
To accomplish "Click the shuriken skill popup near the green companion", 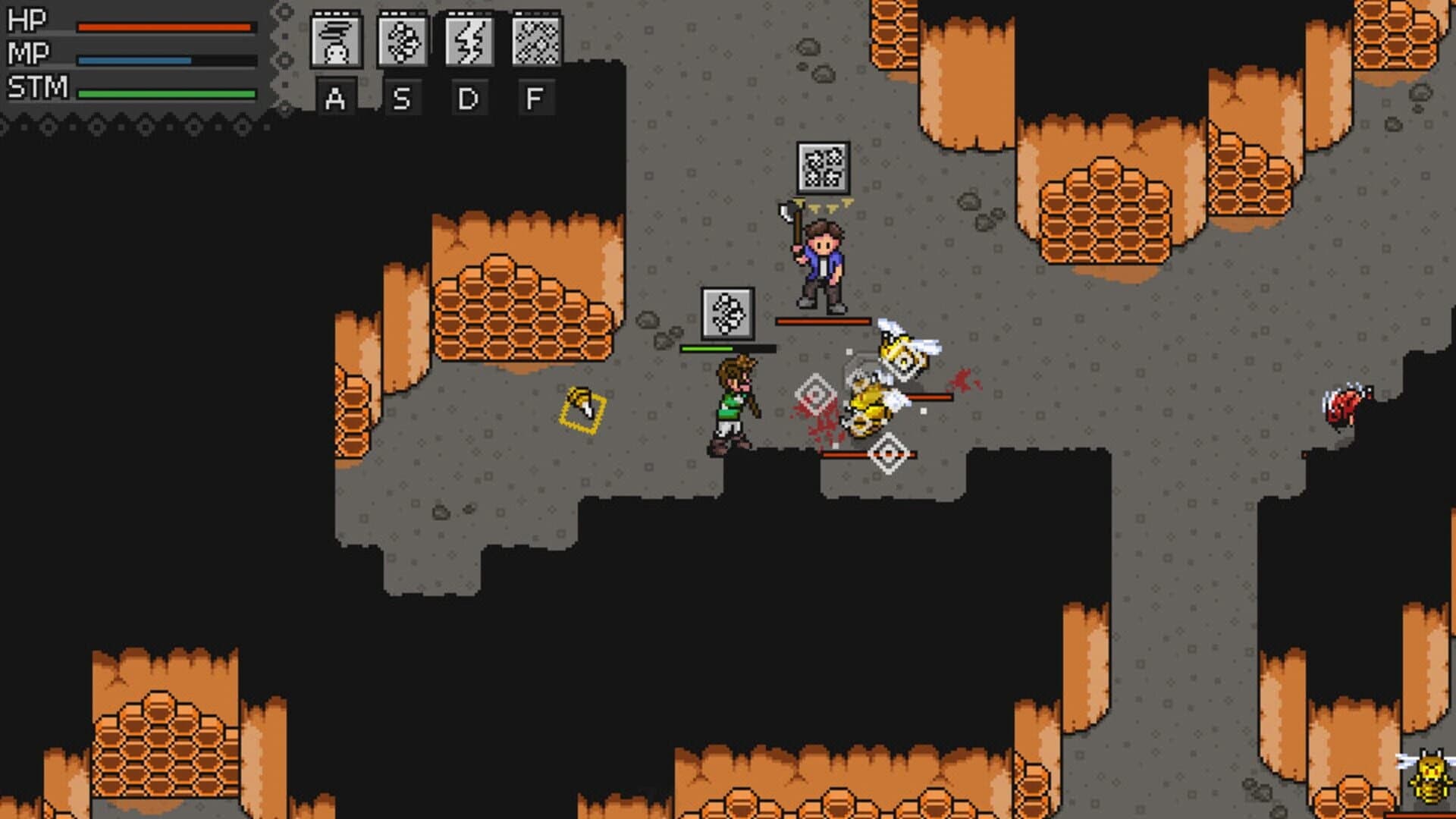I will (726, 312).
